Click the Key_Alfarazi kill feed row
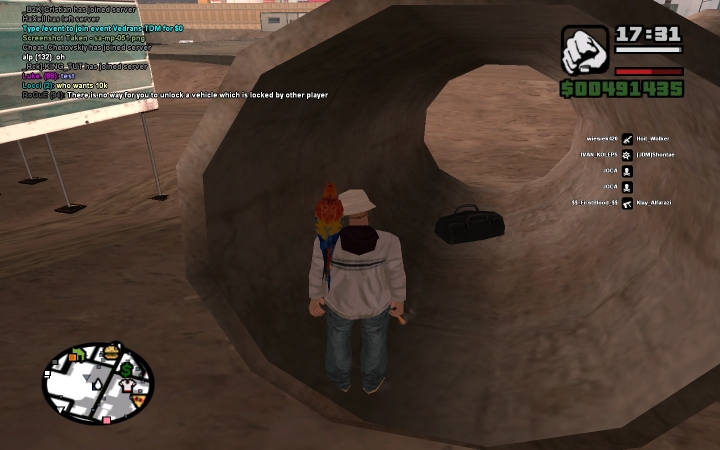720x450 pixels. click(x=656, y=203)
